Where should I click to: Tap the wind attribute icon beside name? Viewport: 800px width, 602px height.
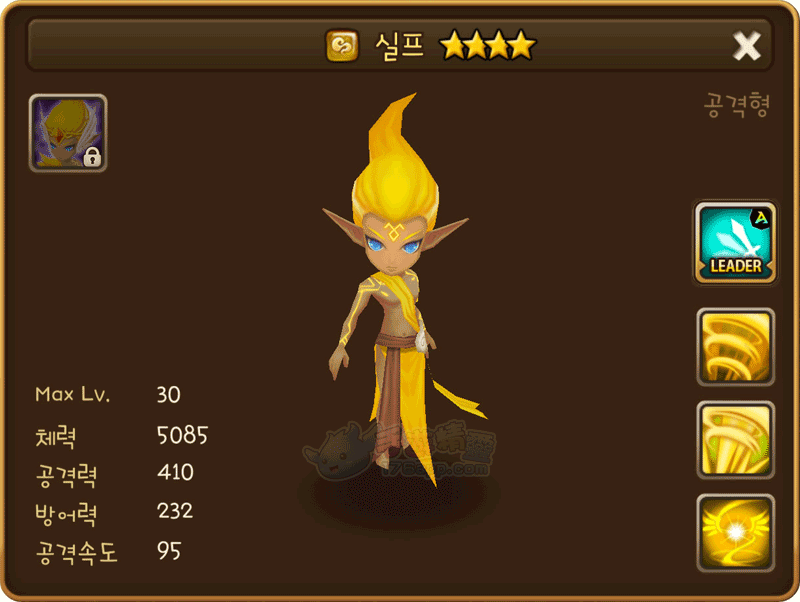342,45
